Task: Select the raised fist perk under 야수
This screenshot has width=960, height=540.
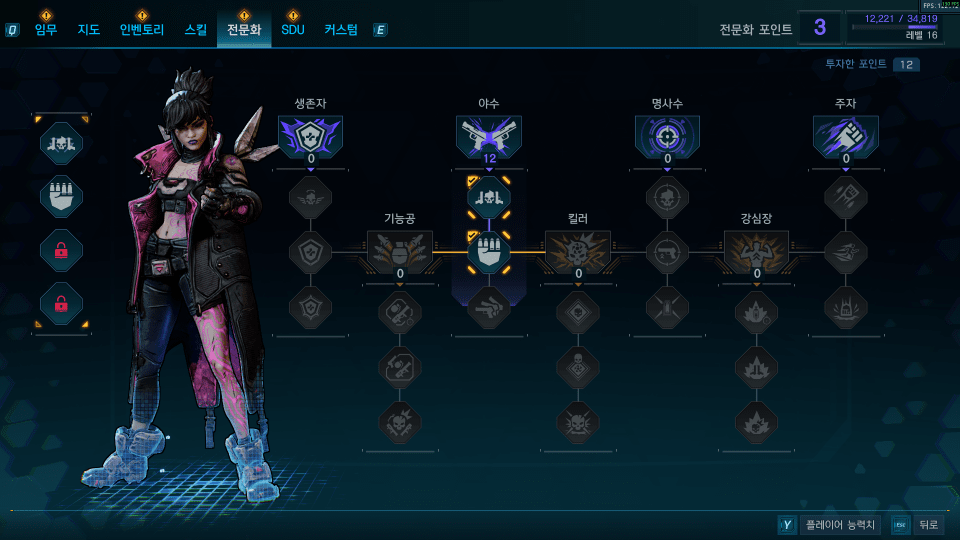Action: (489, 252)
